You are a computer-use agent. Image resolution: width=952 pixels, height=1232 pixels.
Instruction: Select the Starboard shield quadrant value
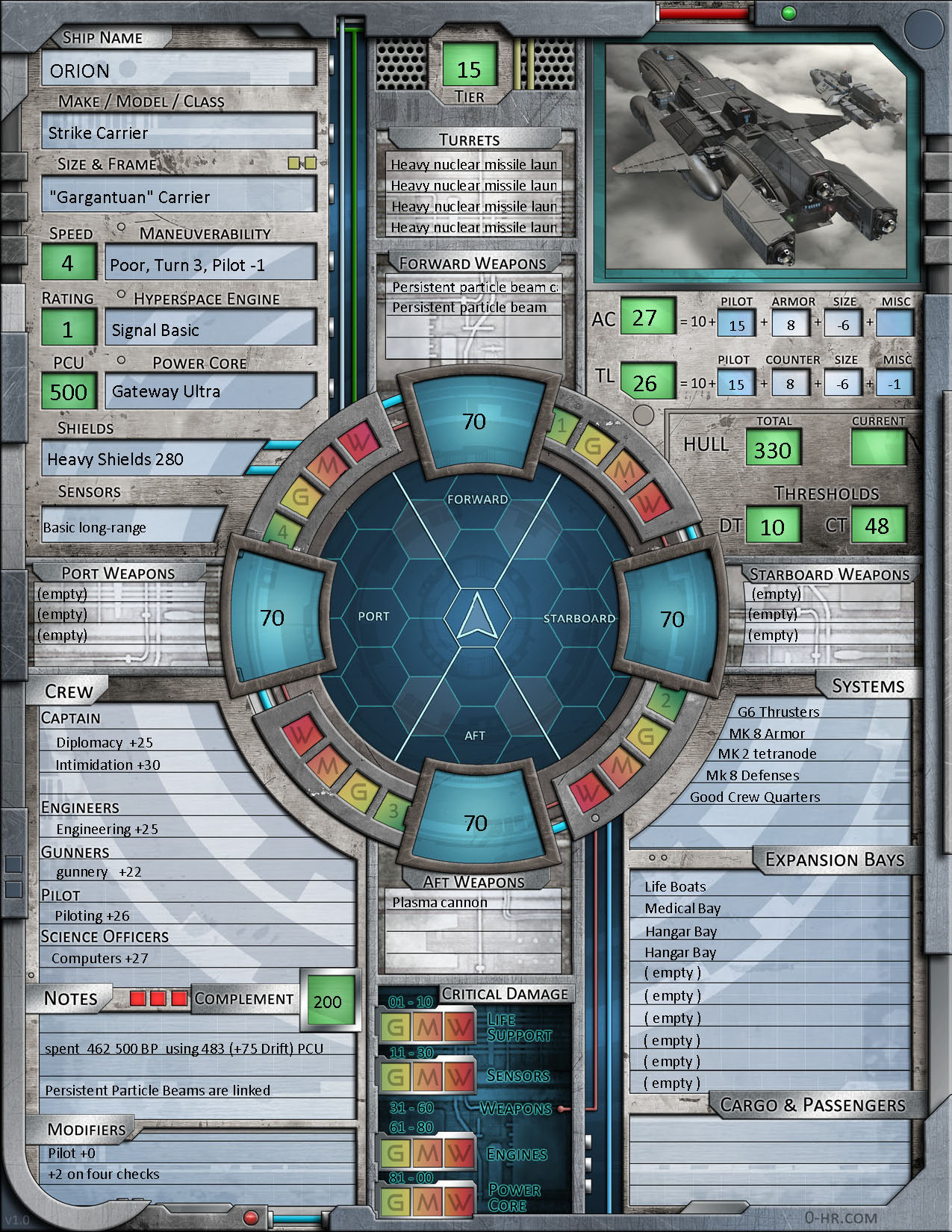(x=672, y=619)
